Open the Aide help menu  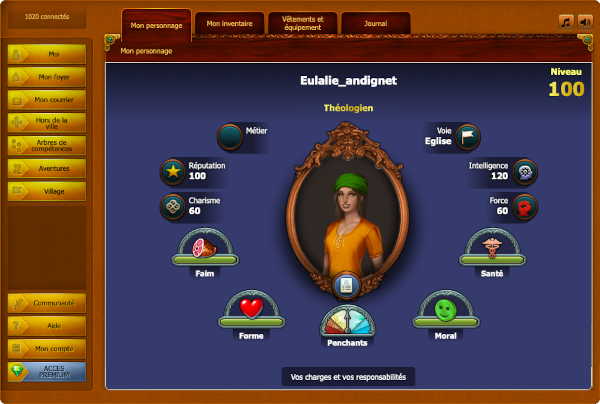coord(47,326)
